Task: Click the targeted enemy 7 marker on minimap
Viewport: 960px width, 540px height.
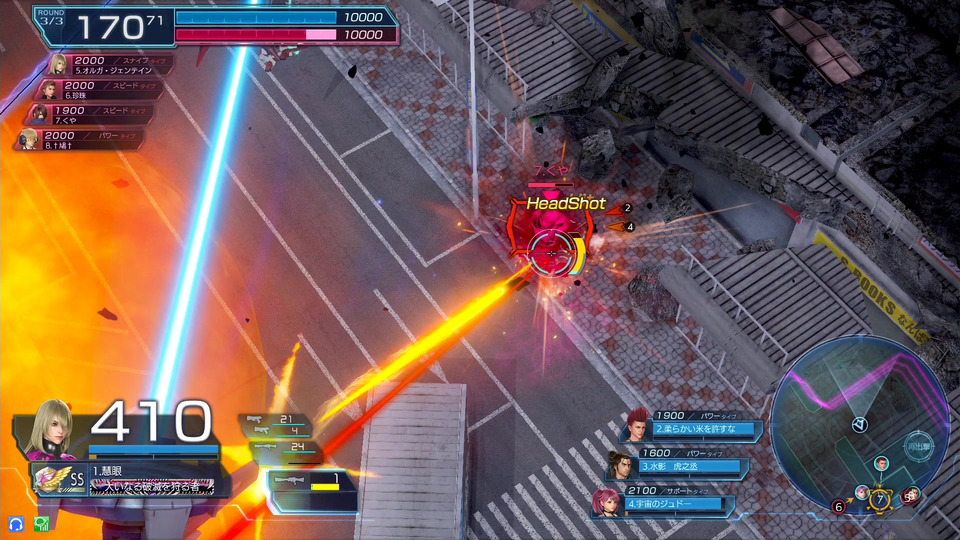Action: (x=879, y=498)
